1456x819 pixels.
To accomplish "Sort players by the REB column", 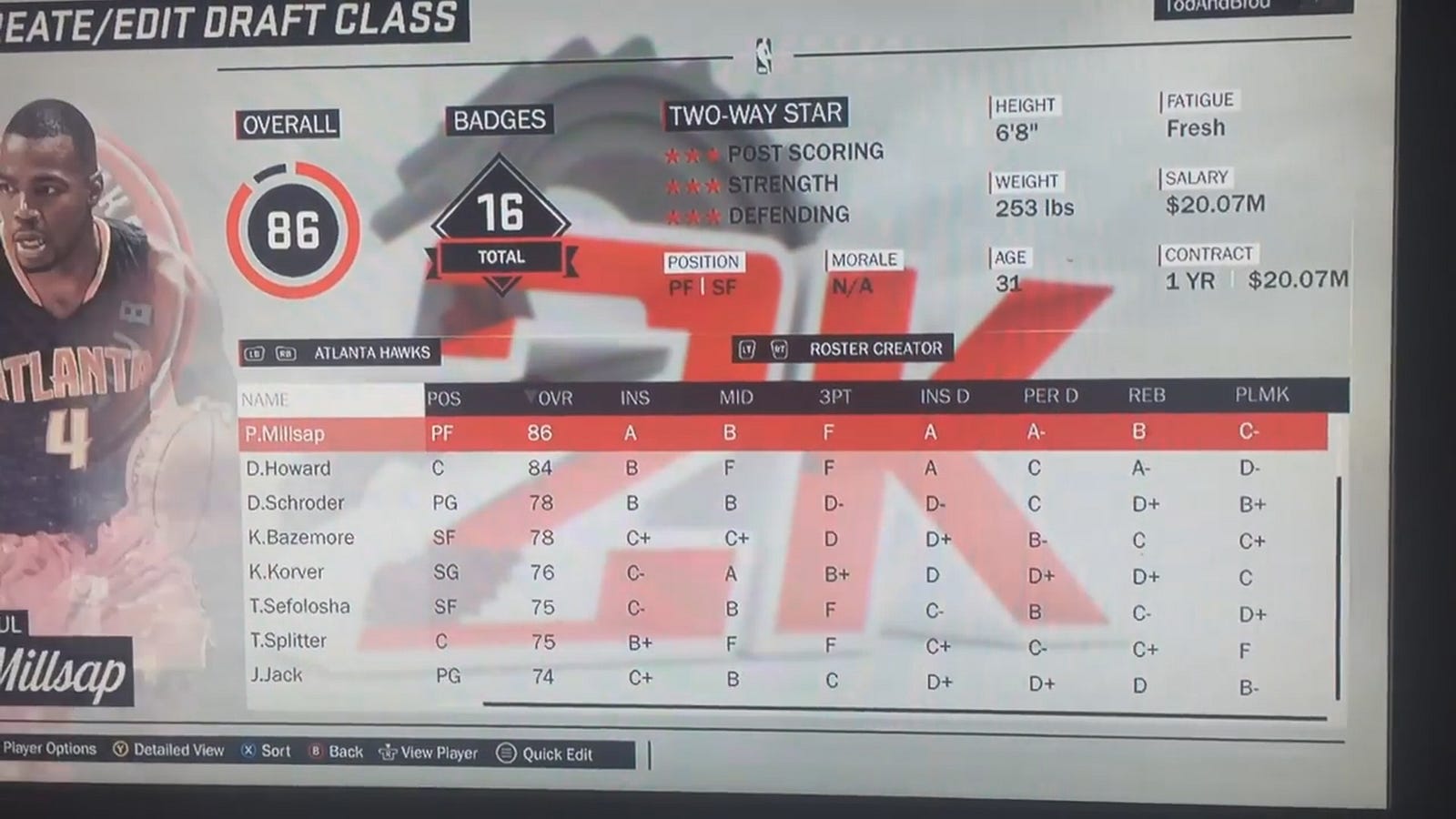I will 1146,395.
